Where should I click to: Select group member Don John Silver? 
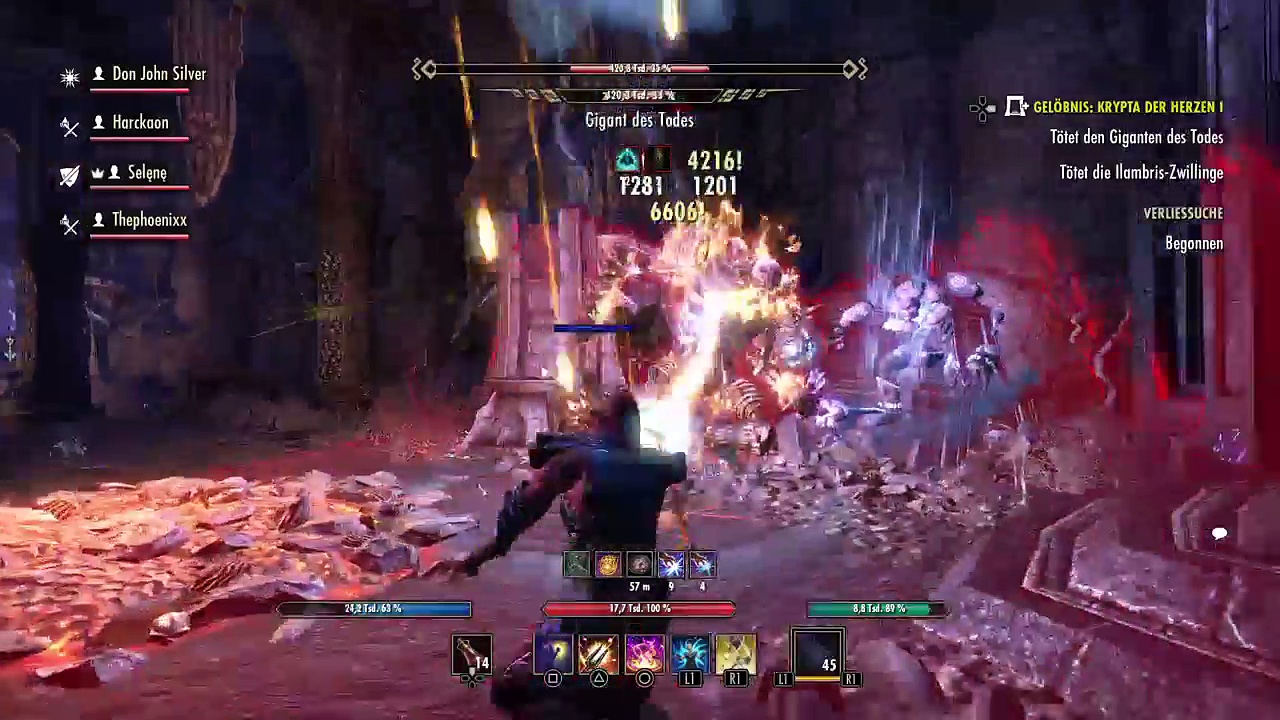[158, 74]
